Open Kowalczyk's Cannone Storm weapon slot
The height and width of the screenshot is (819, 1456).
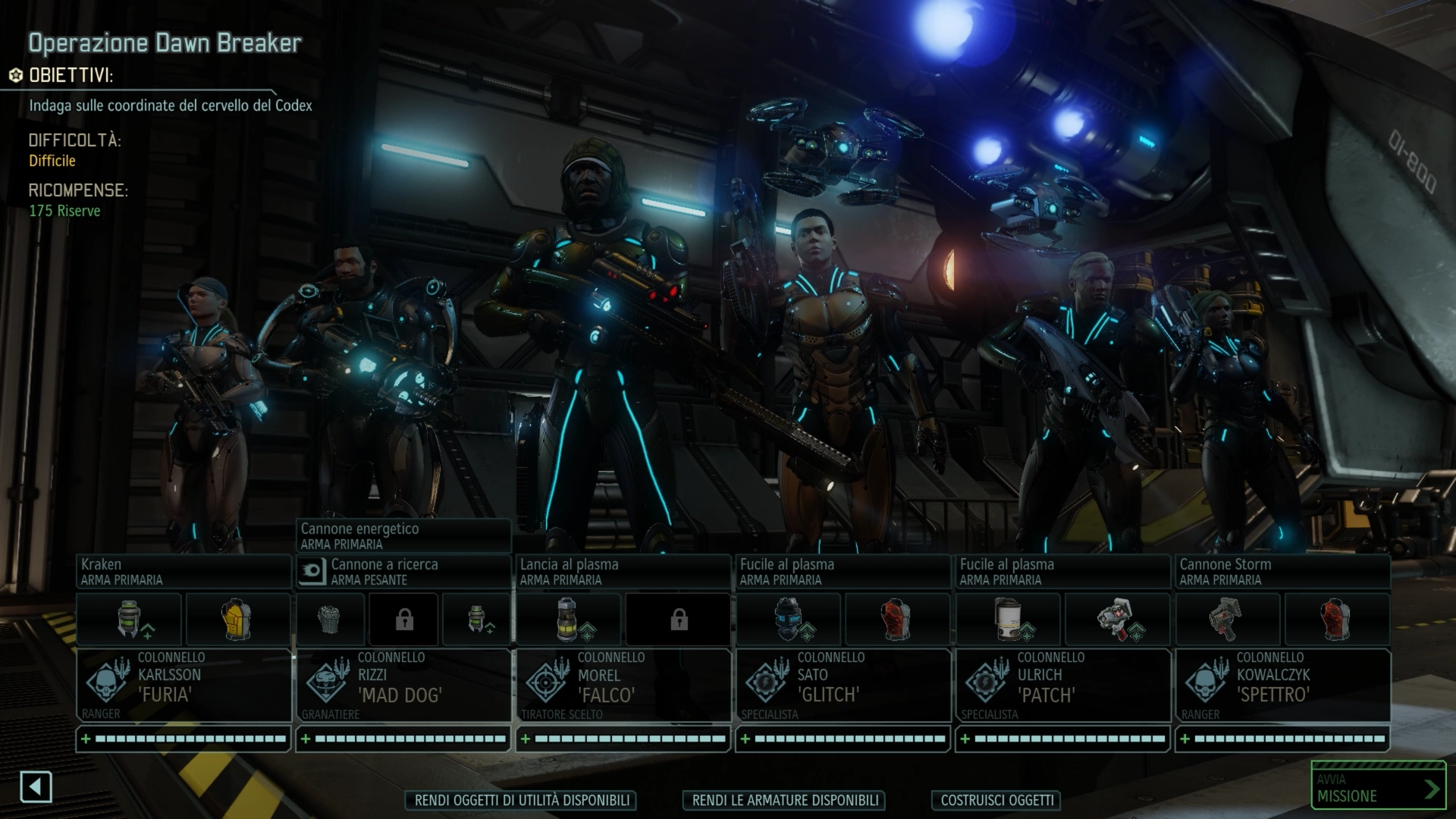(1282, 572)
